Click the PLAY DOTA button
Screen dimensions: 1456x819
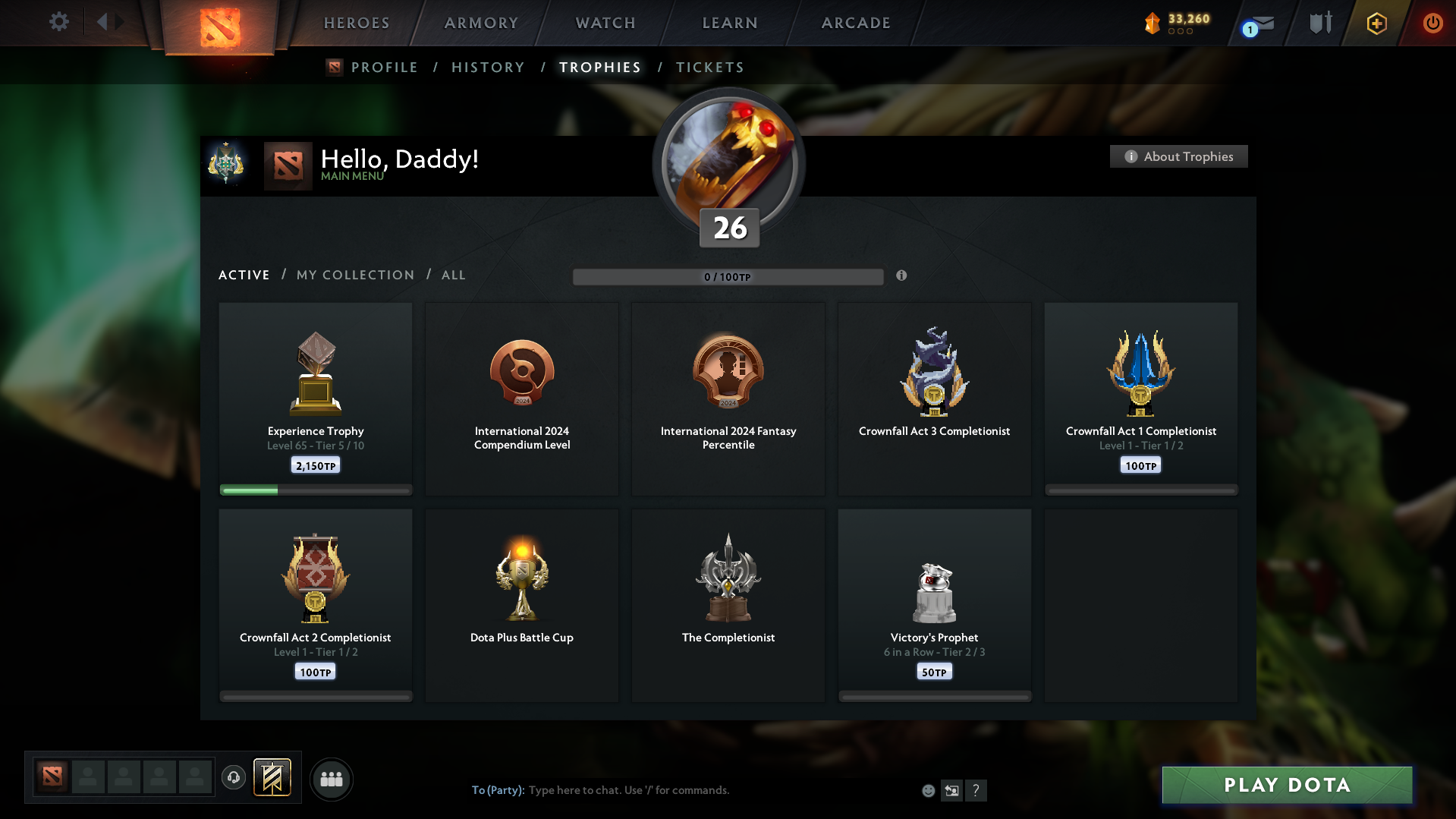pos(1286,785)
